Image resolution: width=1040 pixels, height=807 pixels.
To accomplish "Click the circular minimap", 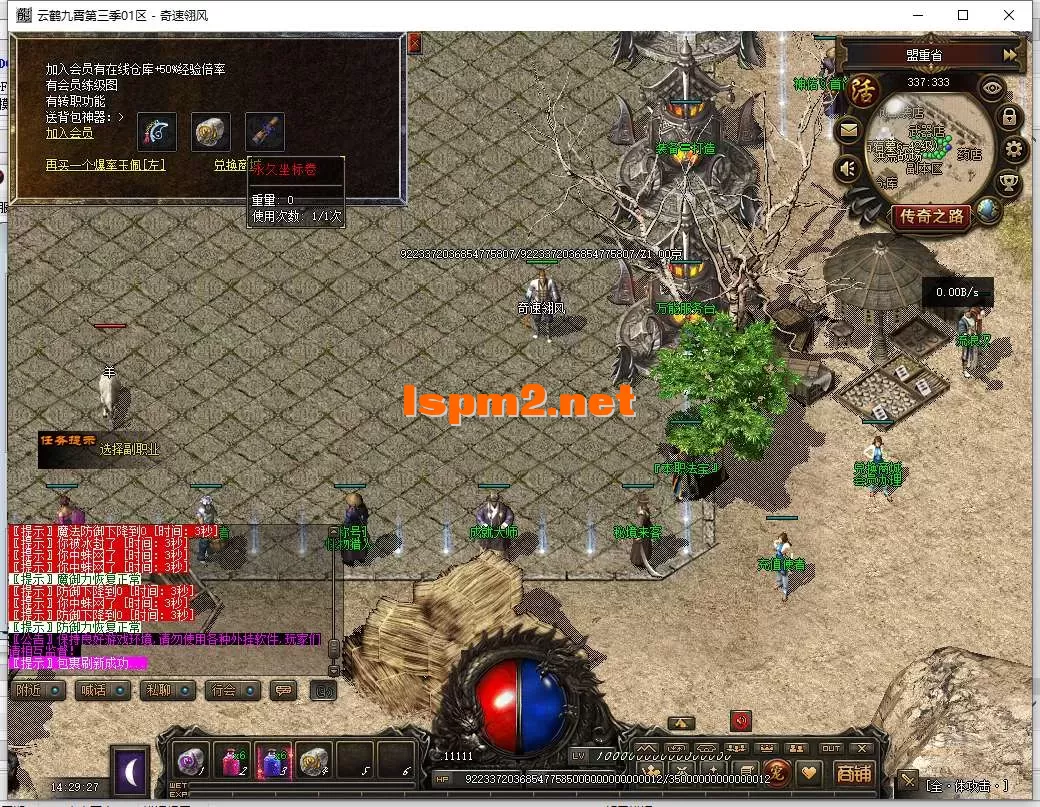I will click(928, 145).
